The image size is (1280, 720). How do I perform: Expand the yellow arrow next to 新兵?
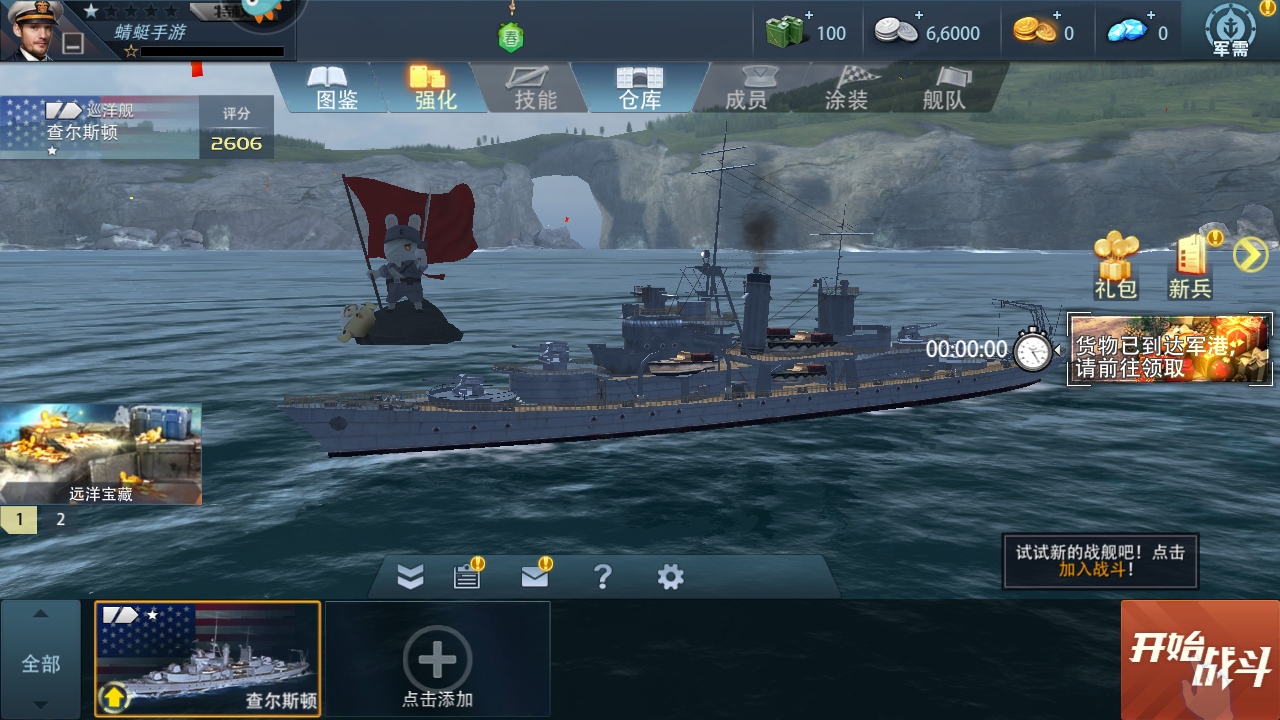click(x=1250, y=255)
